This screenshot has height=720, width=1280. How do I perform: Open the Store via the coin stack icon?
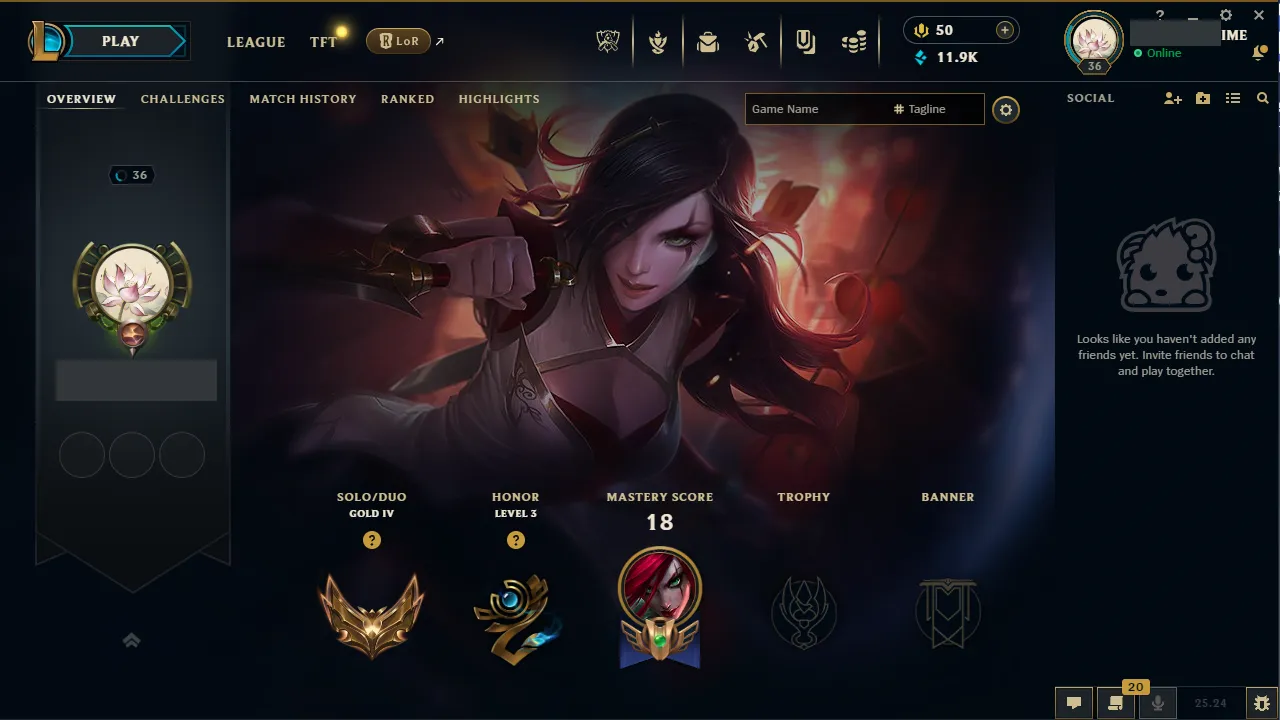coord(853,41)
